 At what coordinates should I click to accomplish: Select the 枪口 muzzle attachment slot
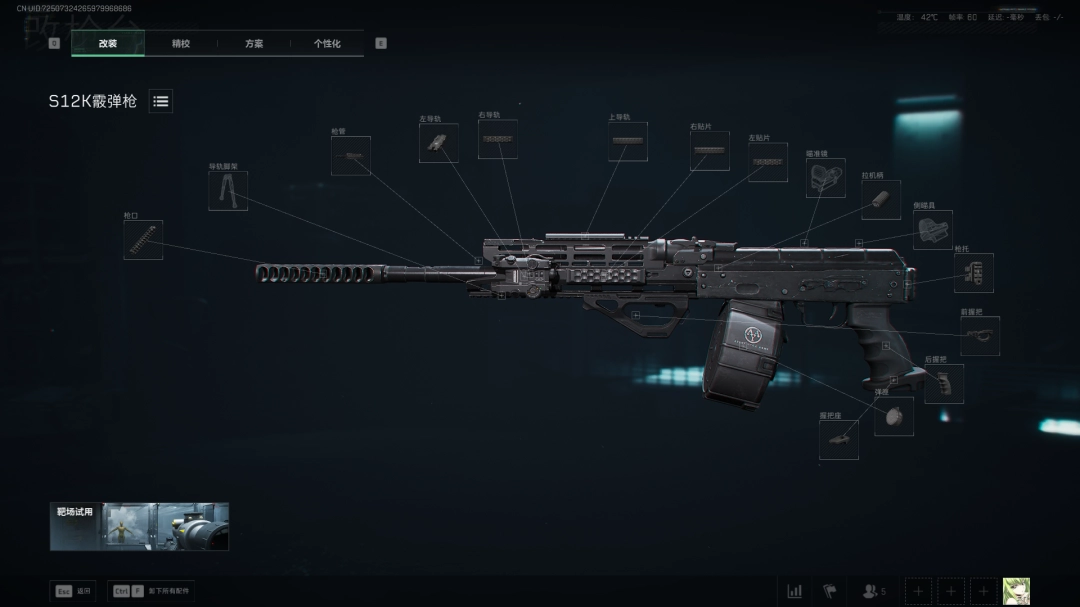143,240
